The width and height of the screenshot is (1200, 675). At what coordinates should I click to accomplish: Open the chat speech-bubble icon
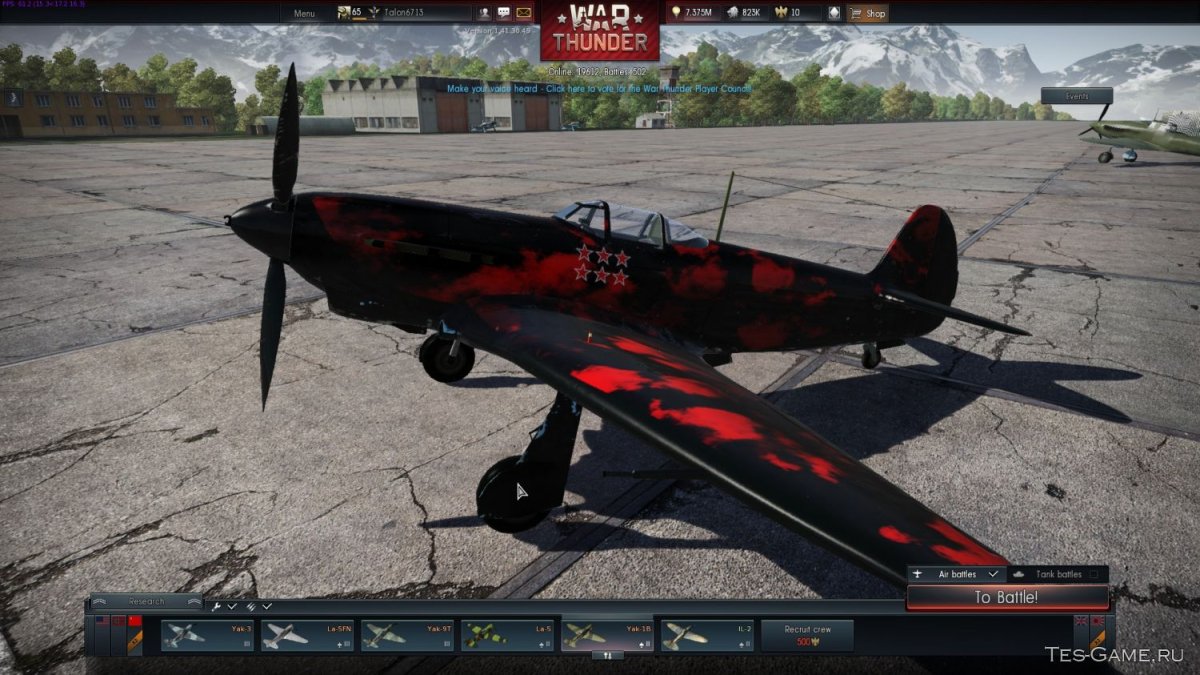[503, 13]
